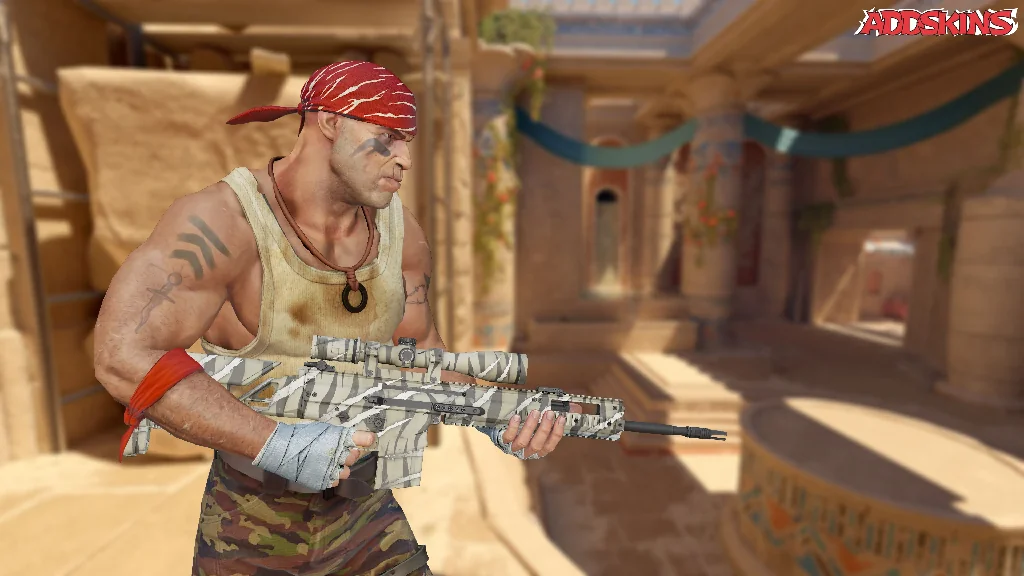Click the ADDSKINS logo watermark
Screen dimensions: 1024x576
[936, 22]
